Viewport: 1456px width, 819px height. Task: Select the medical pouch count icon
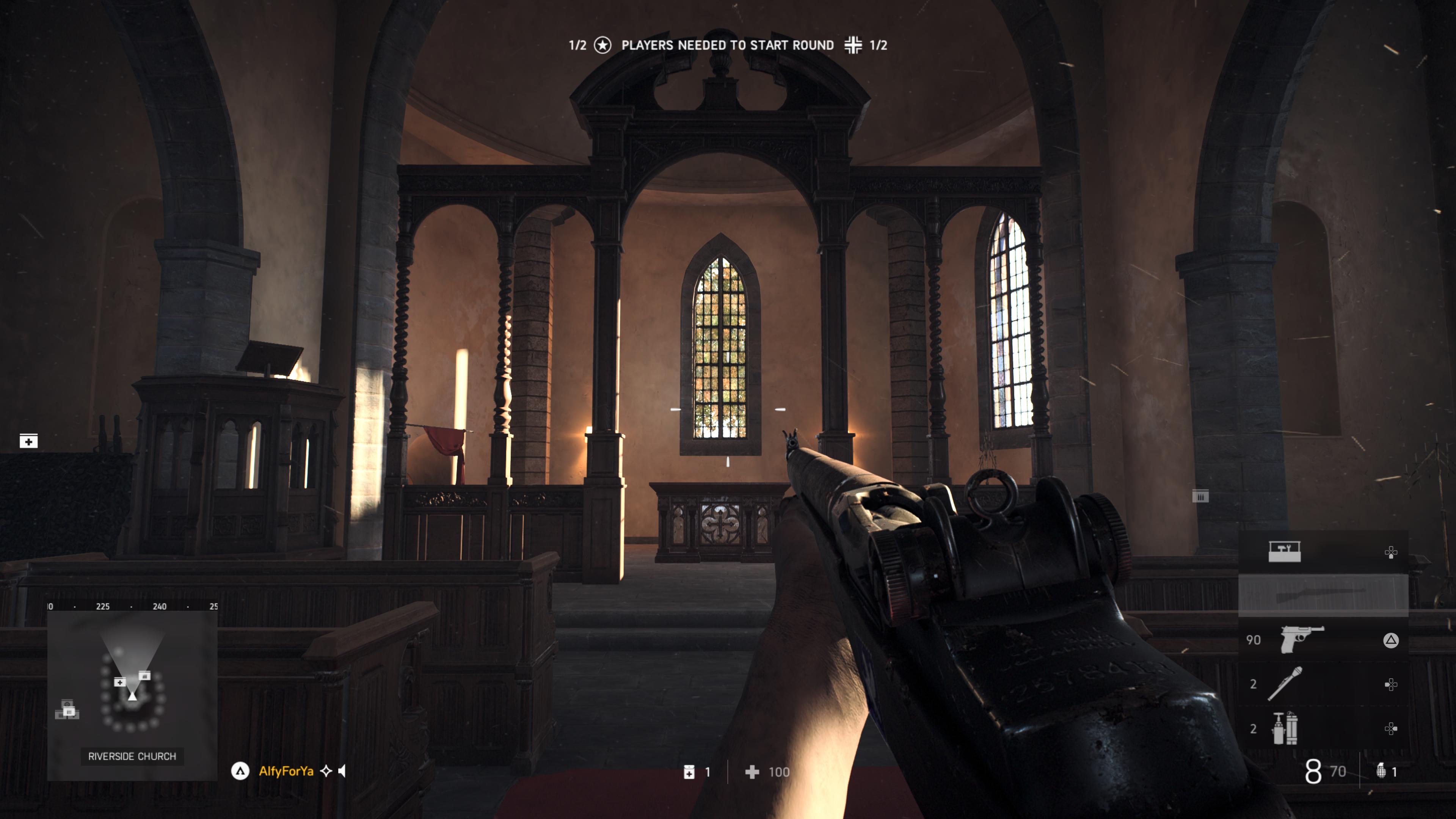point(689,772)
